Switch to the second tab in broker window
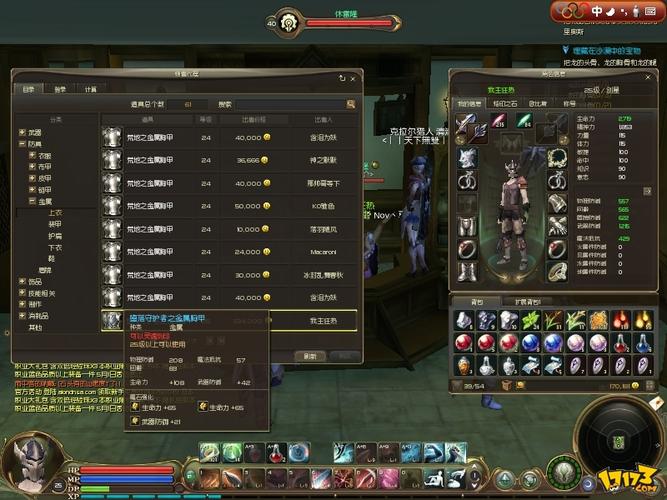 [x=59, y=89]
